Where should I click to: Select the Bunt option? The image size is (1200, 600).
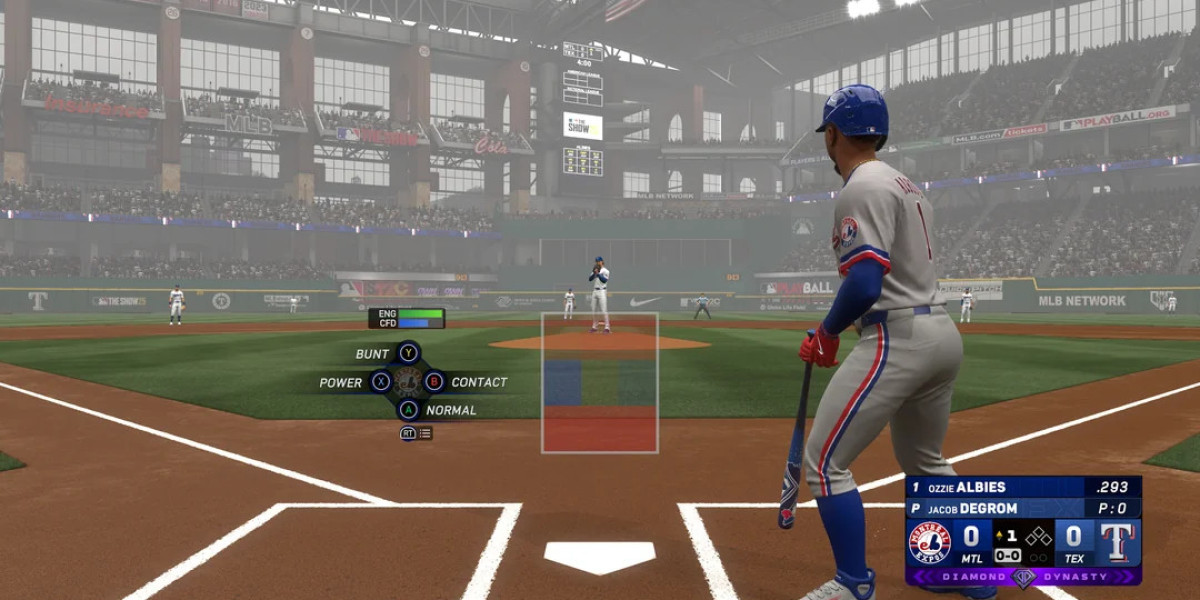pos(408,353)
